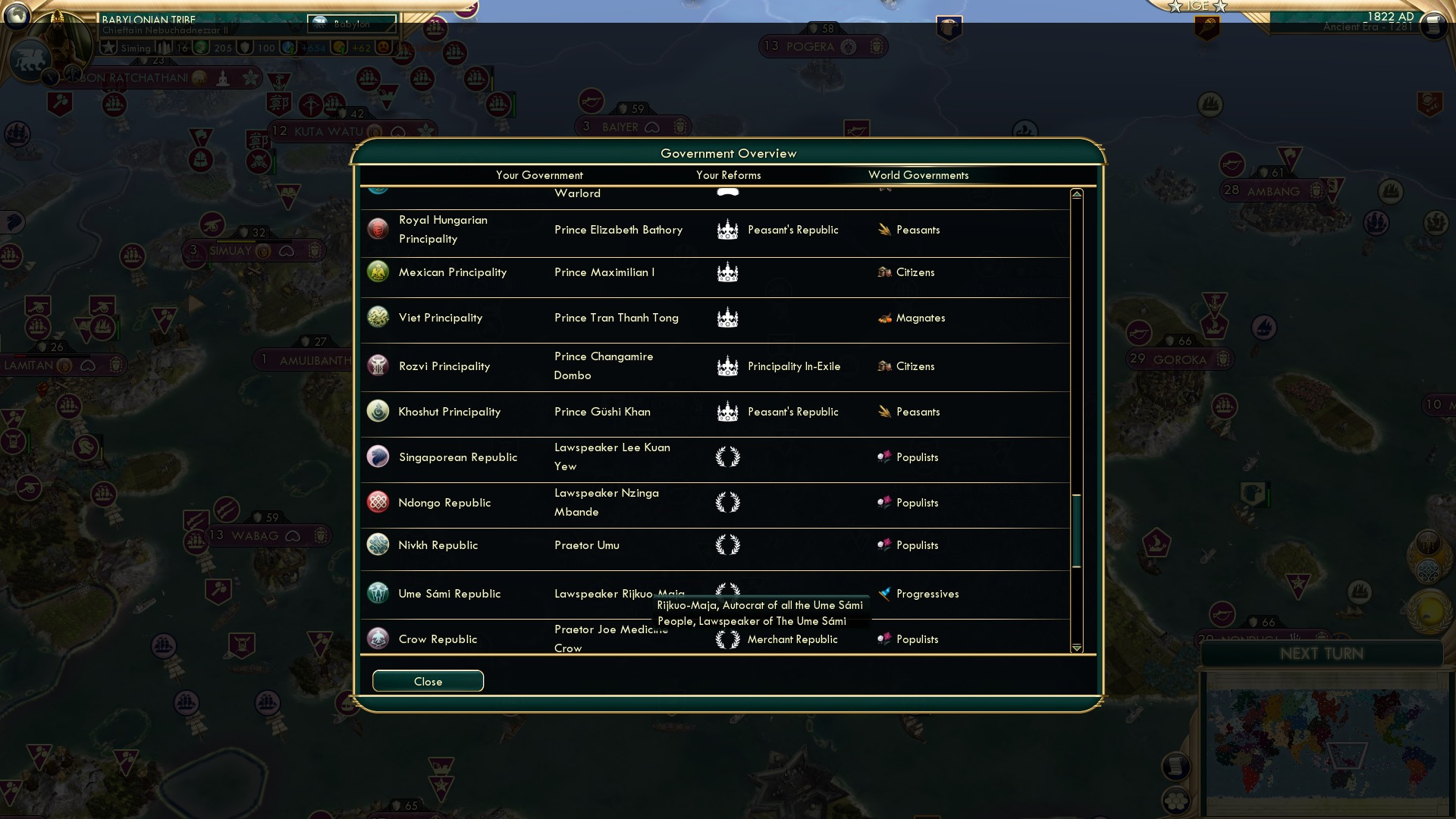This screenshot has width=1456, height=819.
Task: Click the Citizens icon beside Rozvi Principality
Action: (x=884, y=366)
